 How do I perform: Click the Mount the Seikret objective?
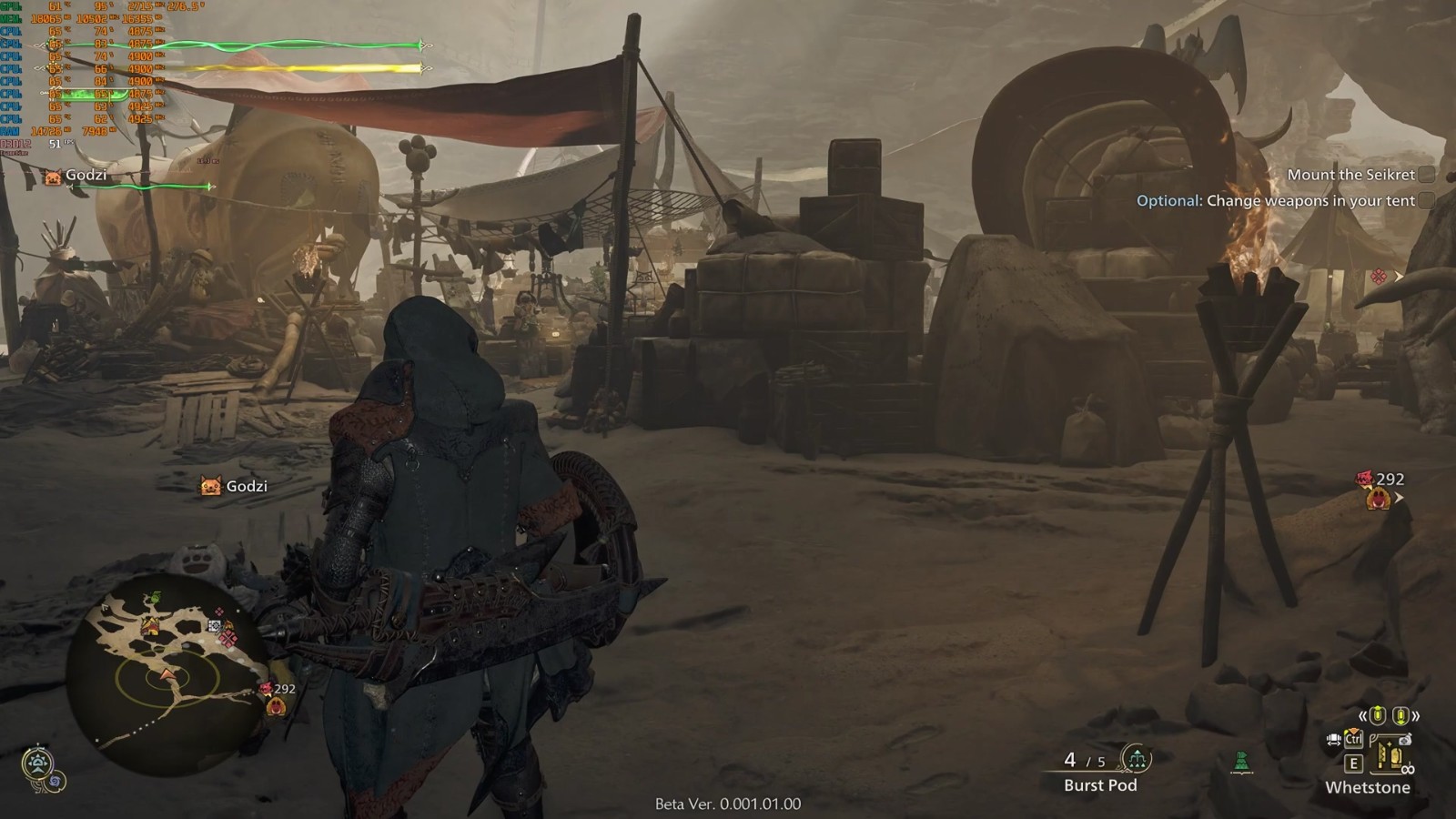[x=1350, y=175]
